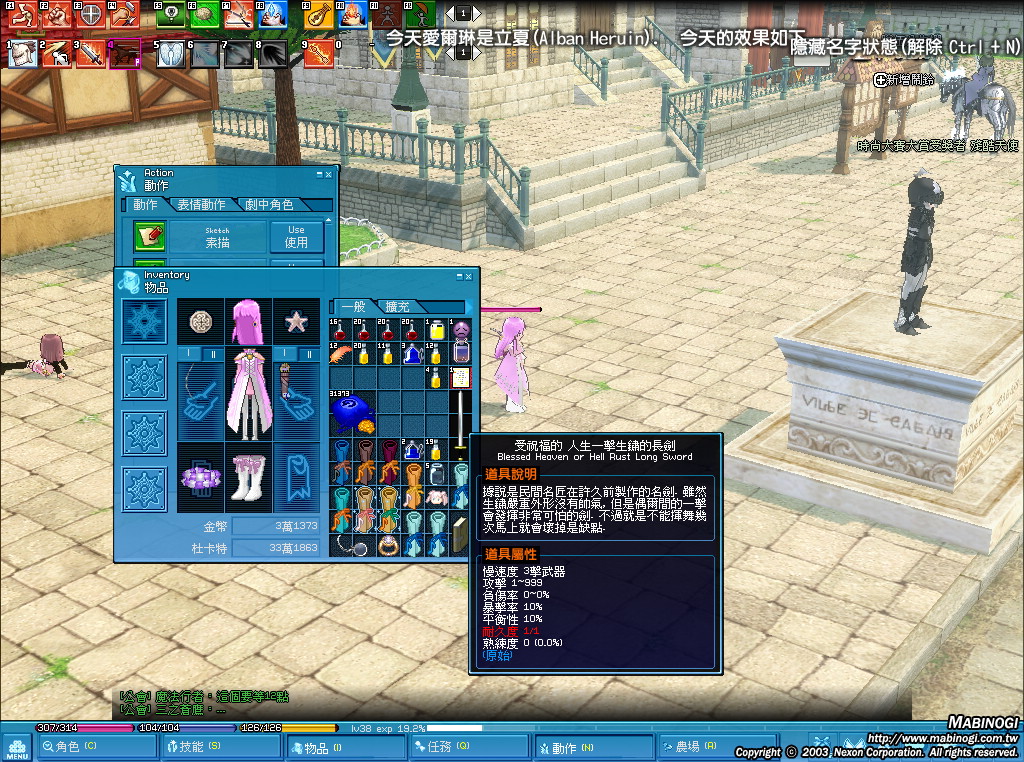Switch to the 表情動作 emote tab
The height and width of the screenshot is (762, 1024).
pos(202,205)
